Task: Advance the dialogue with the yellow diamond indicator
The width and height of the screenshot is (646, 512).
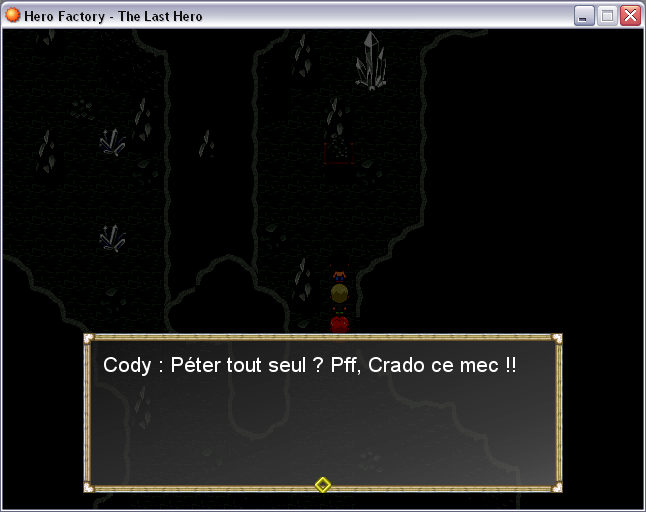Action: (x=322, y=485)
